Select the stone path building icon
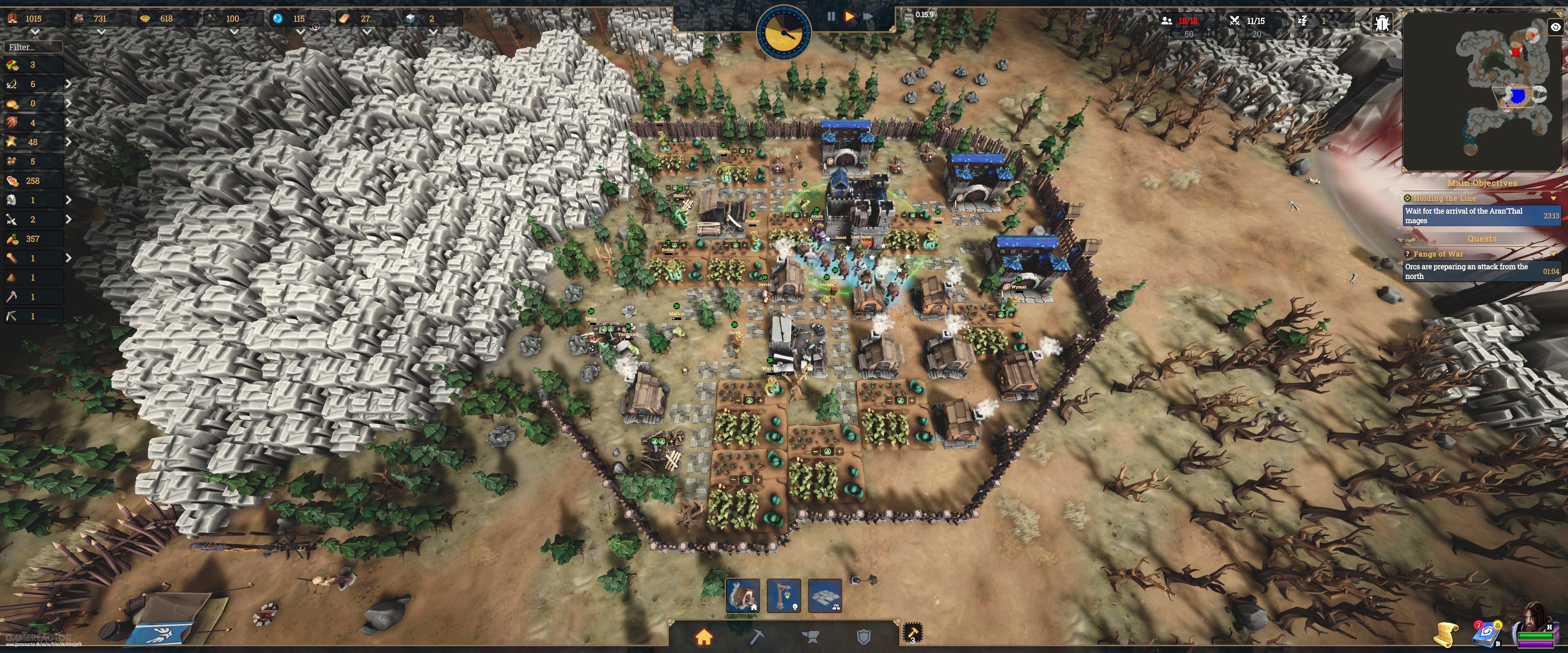This screenshot has width=1568, height=653. tap(825, 596)
